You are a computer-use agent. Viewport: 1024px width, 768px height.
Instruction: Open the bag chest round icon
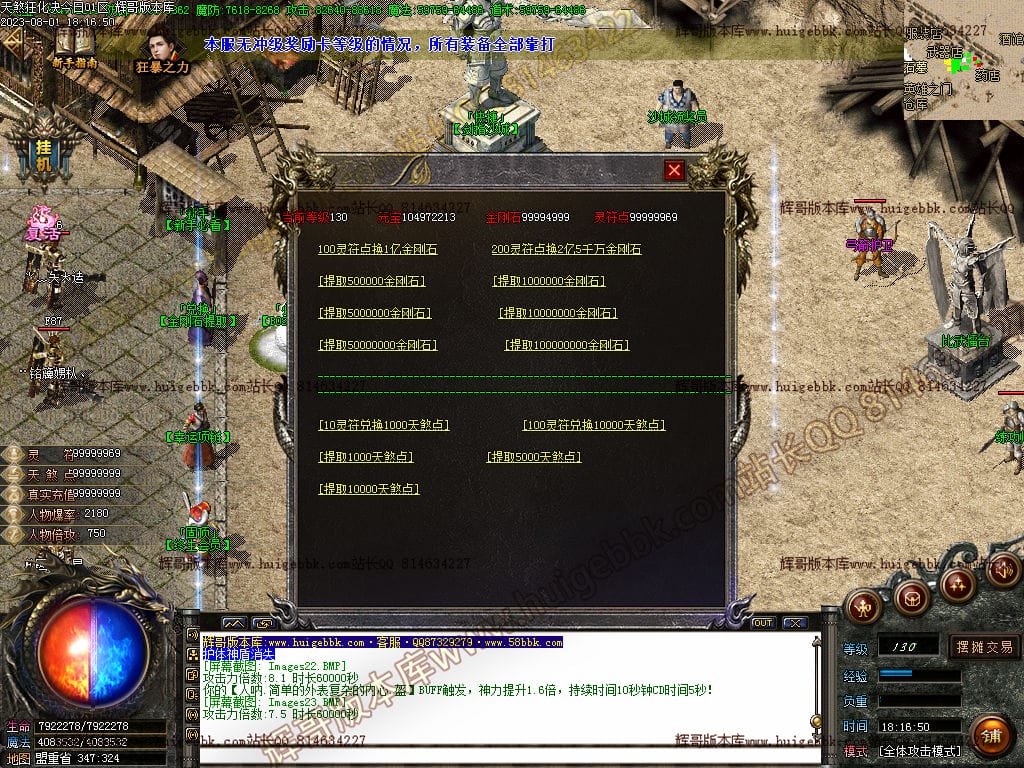tap(911, 599)
